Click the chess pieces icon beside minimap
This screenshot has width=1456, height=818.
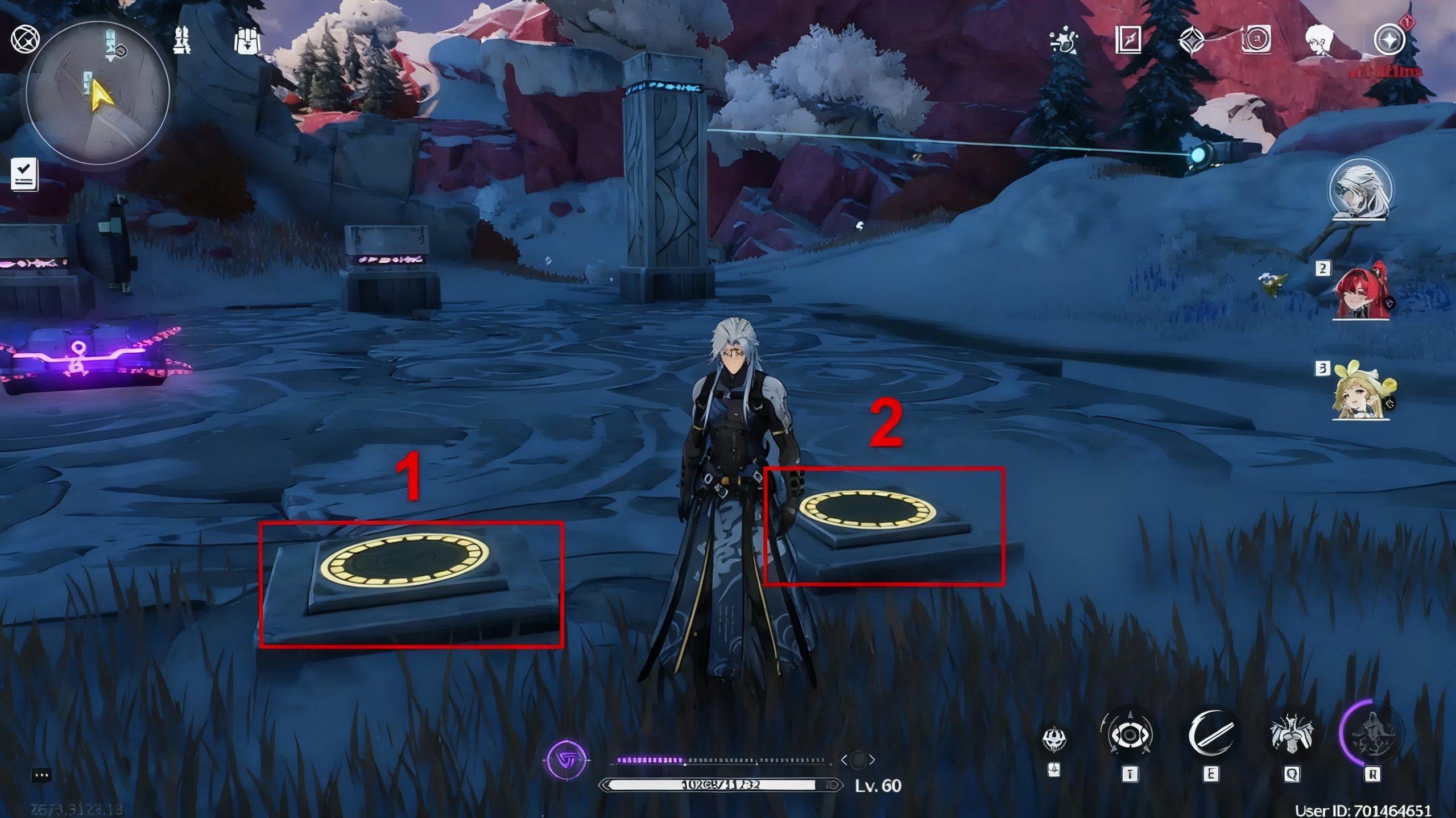click(182, 40)
